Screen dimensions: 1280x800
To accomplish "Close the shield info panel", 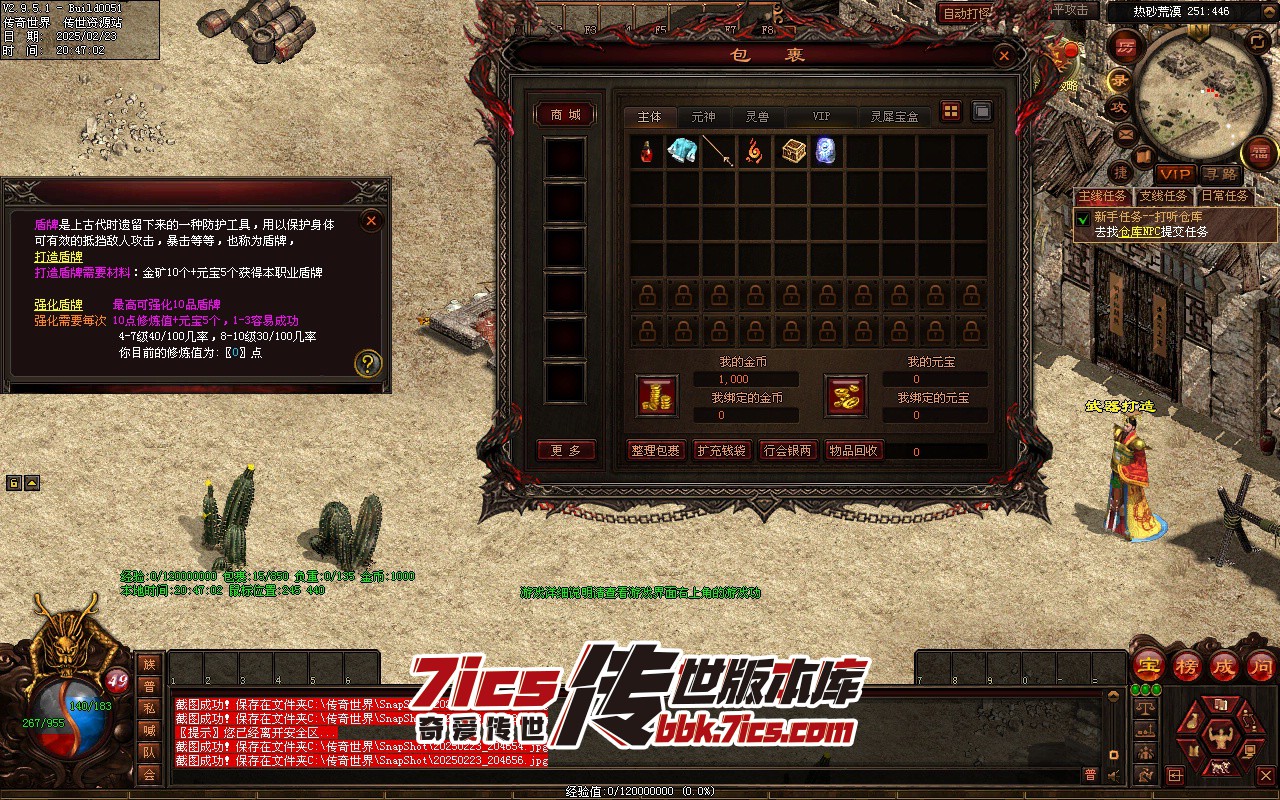I will pyautogui.click(x=371, y=220).
